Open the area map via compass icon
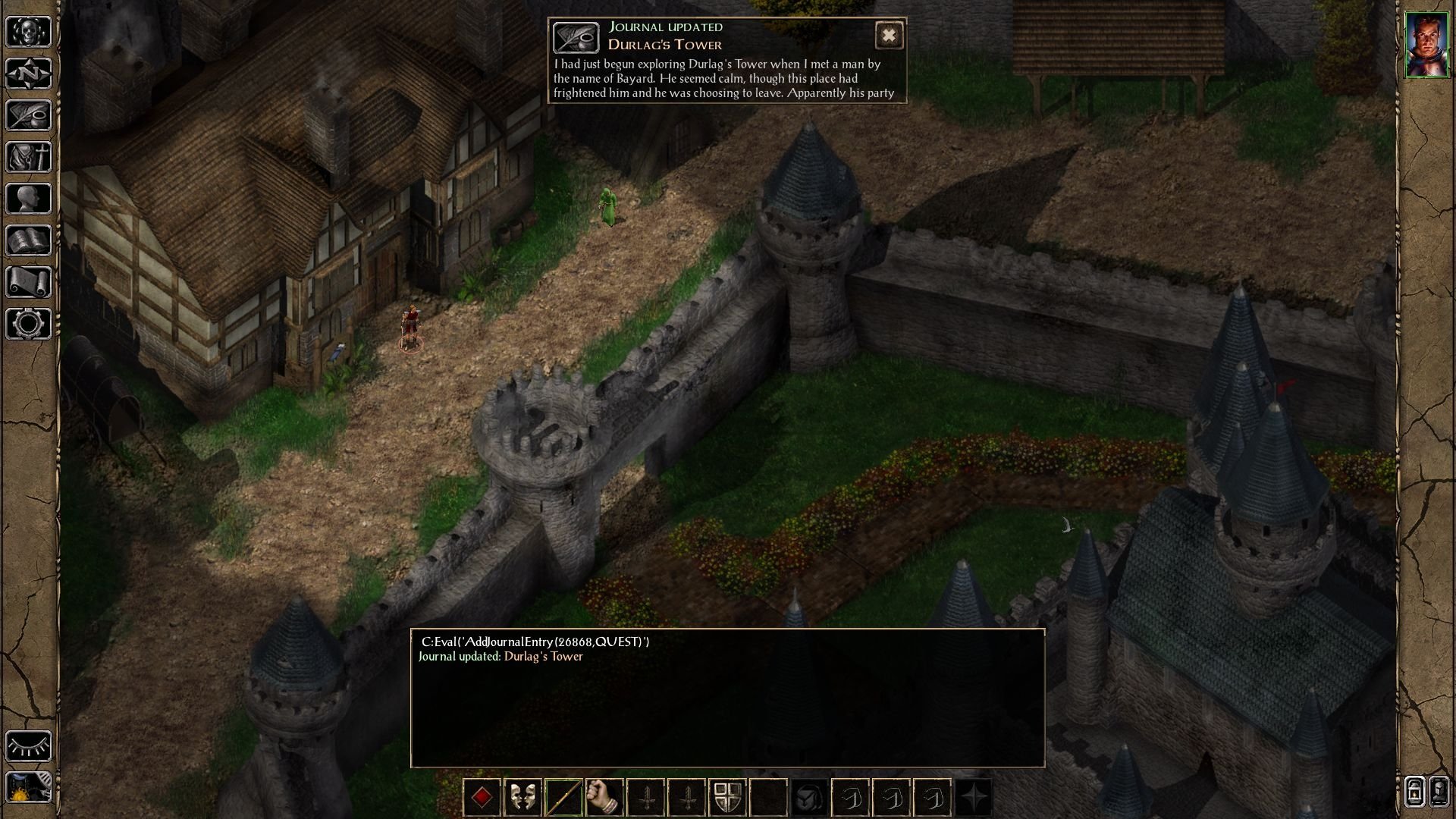 pyautogui.click(x=29, y=74)
